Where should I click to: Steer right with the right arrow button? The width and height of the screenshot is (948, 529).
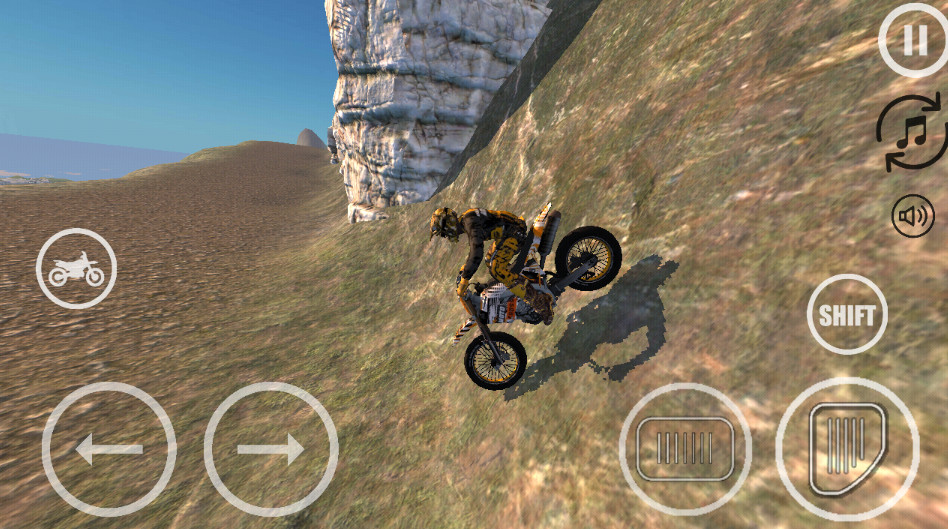click(271, 449)
